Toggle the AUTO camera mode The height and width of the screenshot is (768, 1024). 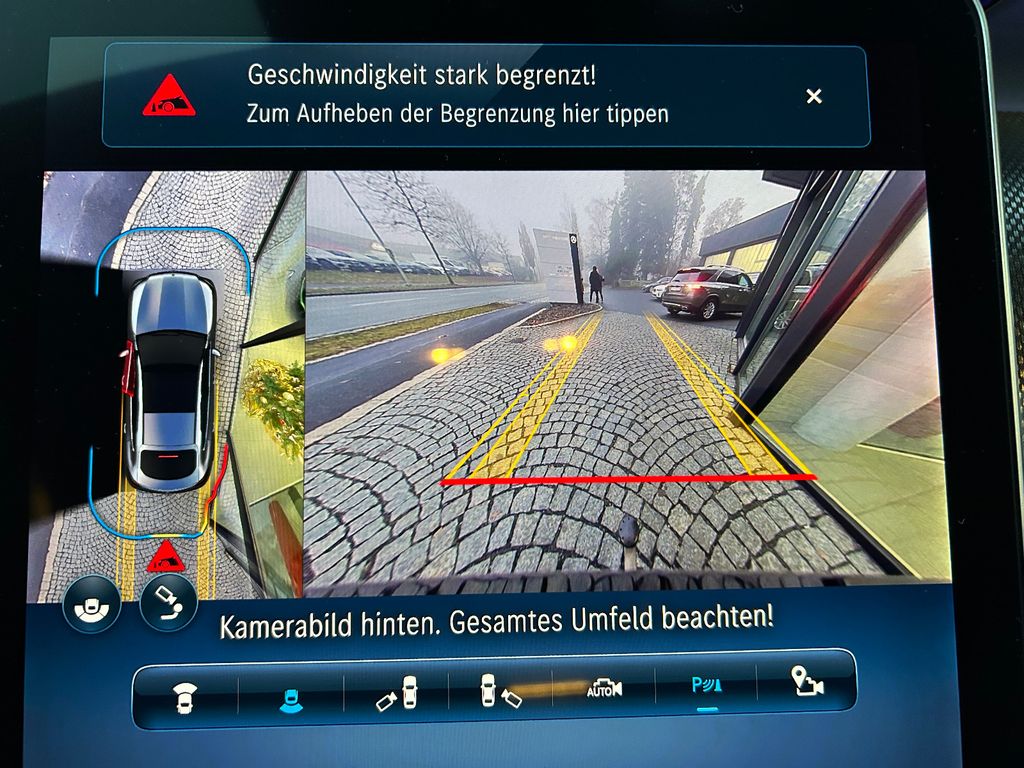[604, 688]
